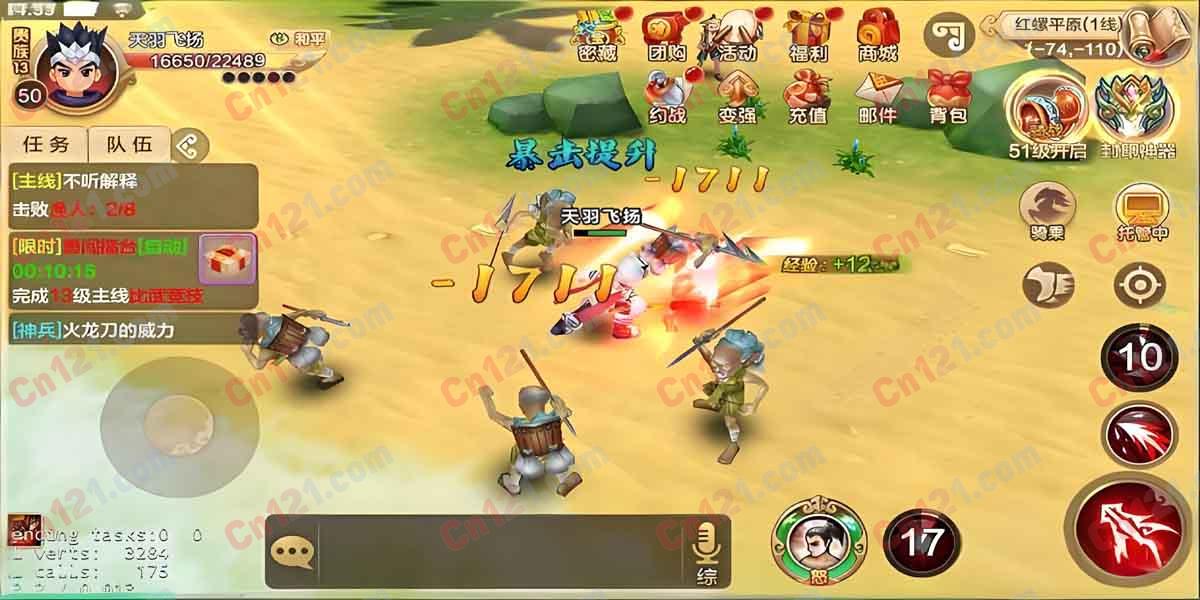Open the 福利 welfare gift icon

pyautogui.click(x=806, y=36)
